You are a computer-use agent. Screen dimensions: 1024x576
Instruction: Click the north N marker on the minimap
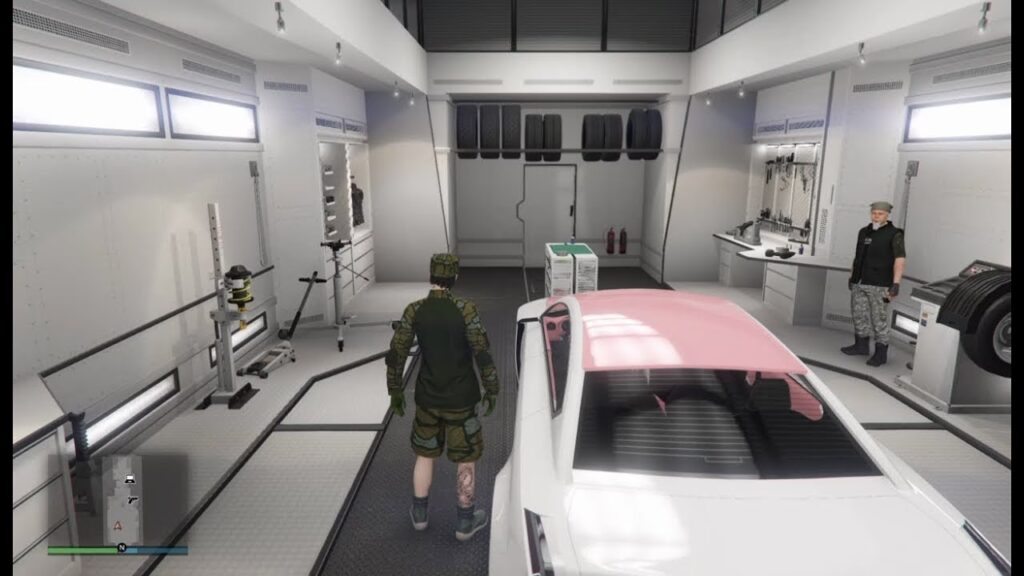pos(121,548)
